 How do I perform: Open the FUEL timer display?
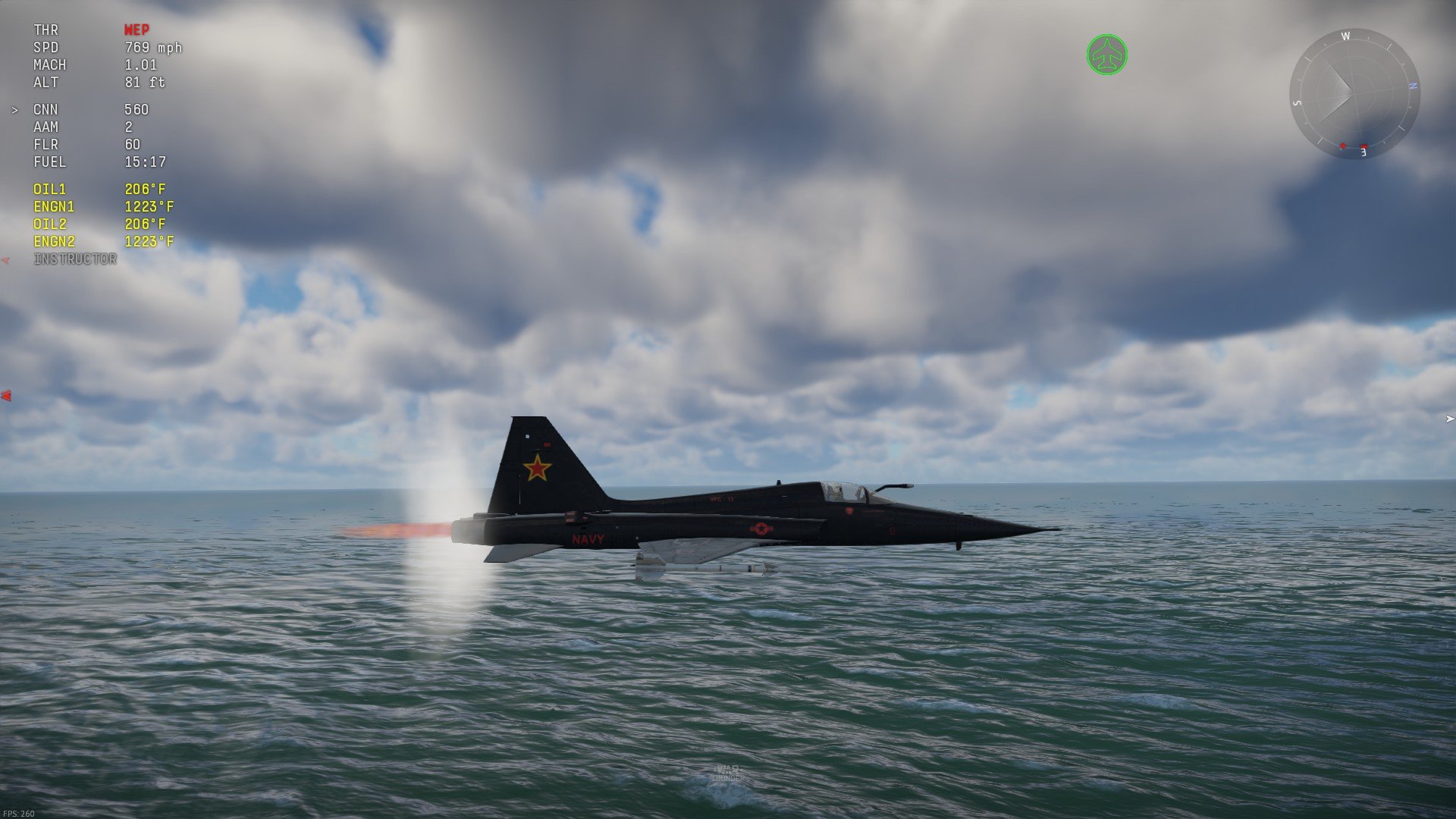click(99, 162)
